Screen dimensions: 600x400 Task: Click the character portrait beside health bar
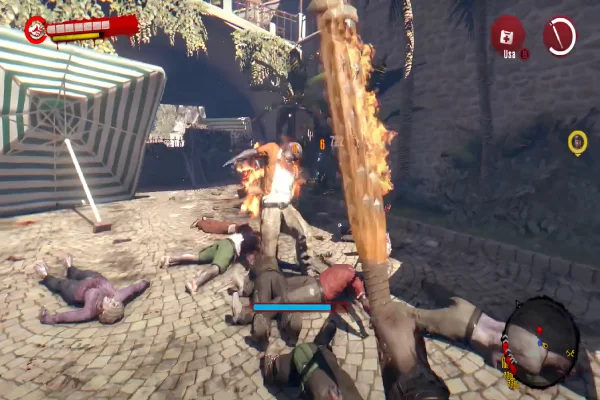[36, 30]
